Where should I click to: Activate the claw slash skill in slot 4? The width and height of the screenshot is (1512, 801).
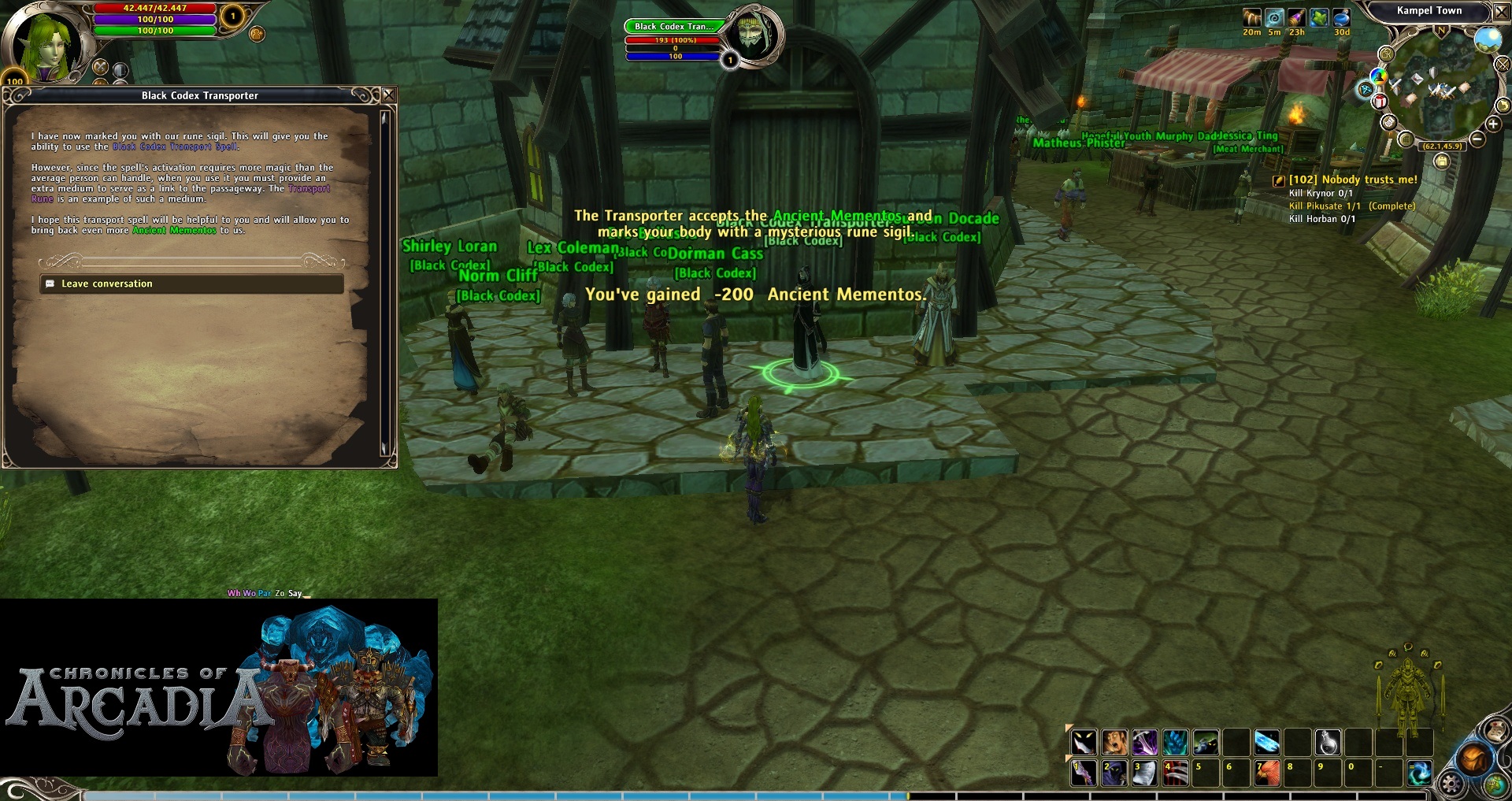(1176, 773)
